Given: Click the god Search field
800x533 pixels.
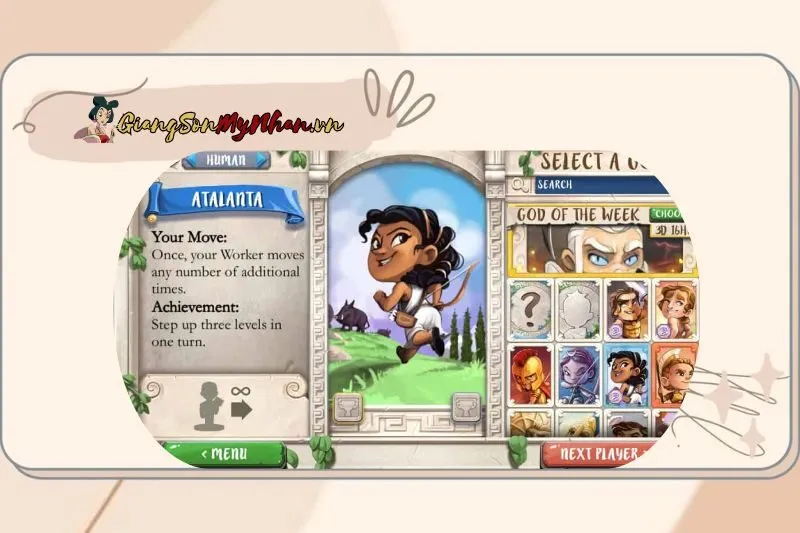Looking at the screenshot, I should click(600, 185).
